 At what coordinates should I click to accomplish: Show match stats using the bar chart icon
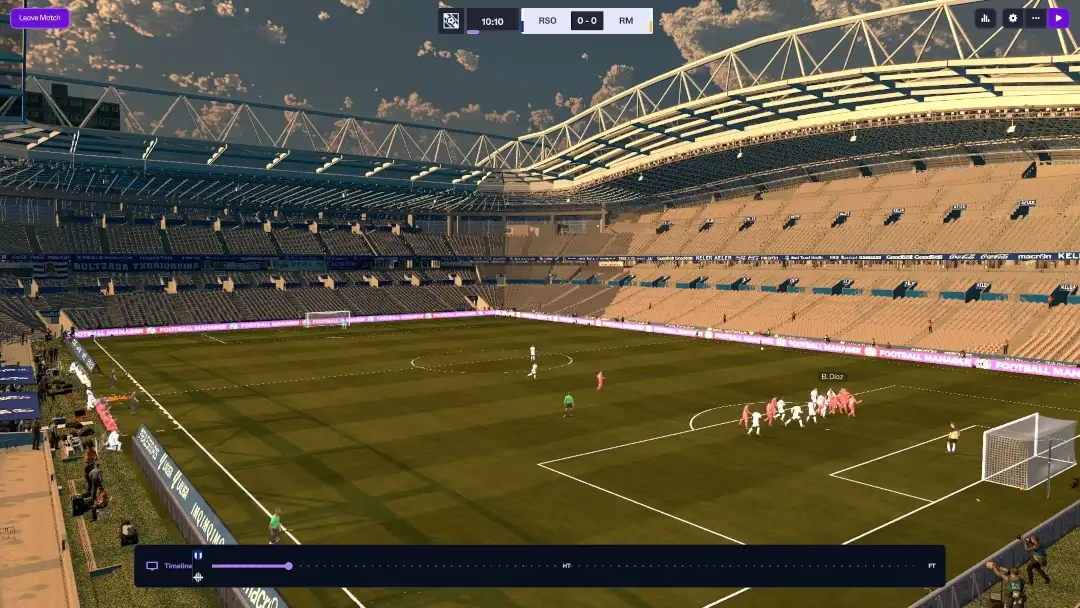(x=985, y=18)
